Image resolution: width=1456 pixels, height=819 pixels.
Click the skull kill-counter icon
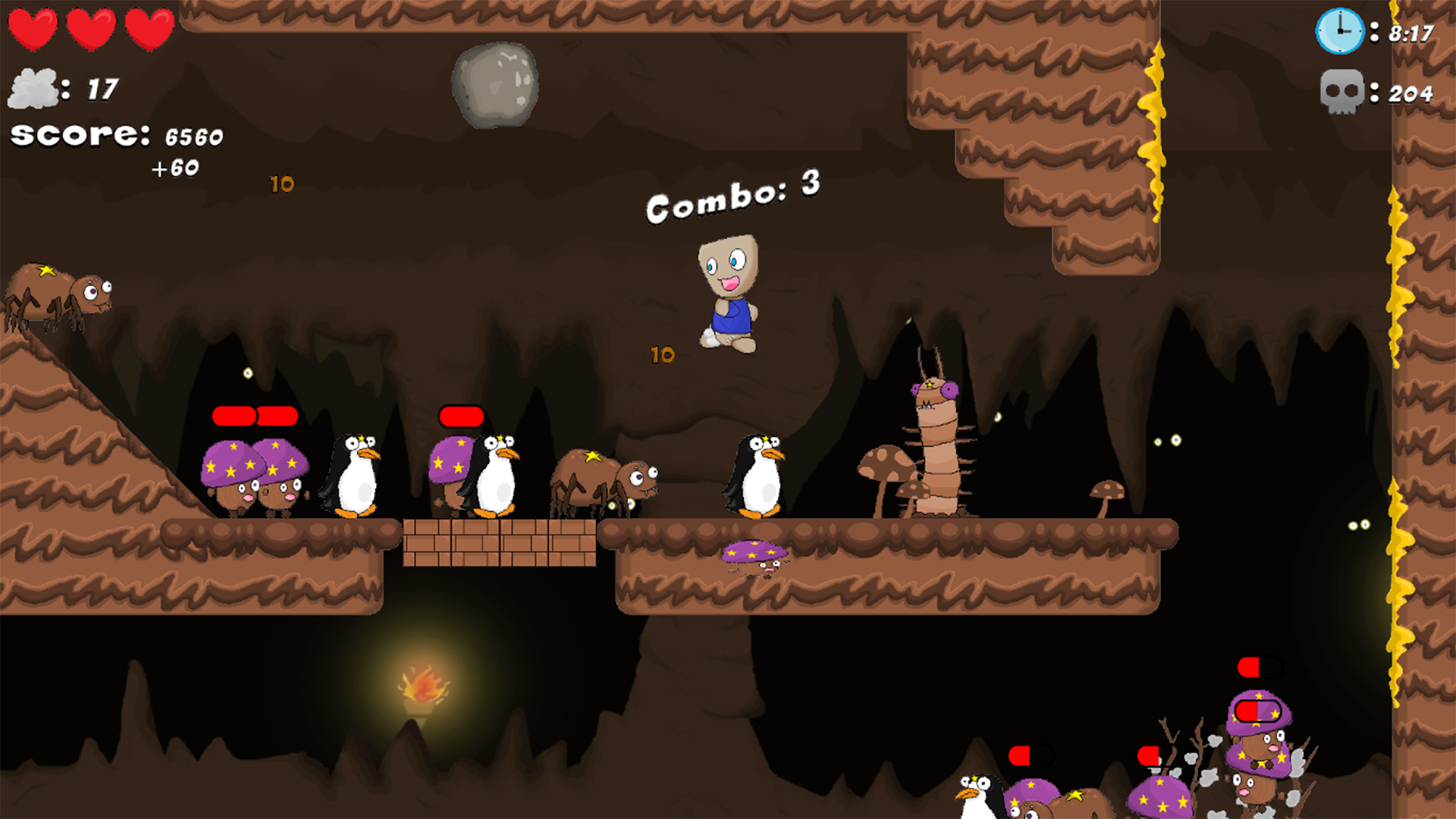click(1344, 92)
